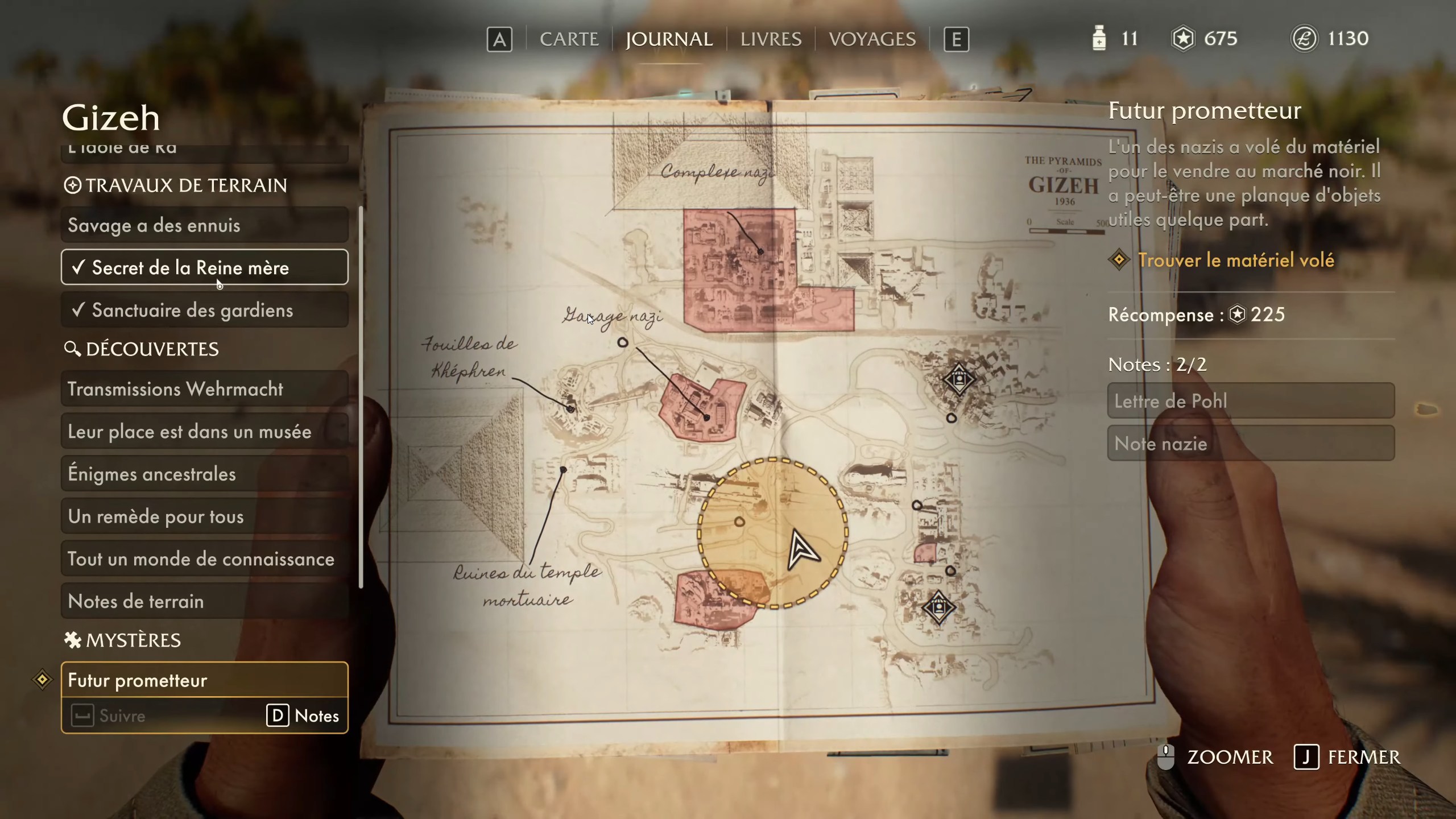Image resolution: width=1456 pixels, height=819 pixels.
Task: Select the upper diamond camp marker on map
Action: point(959,379)
